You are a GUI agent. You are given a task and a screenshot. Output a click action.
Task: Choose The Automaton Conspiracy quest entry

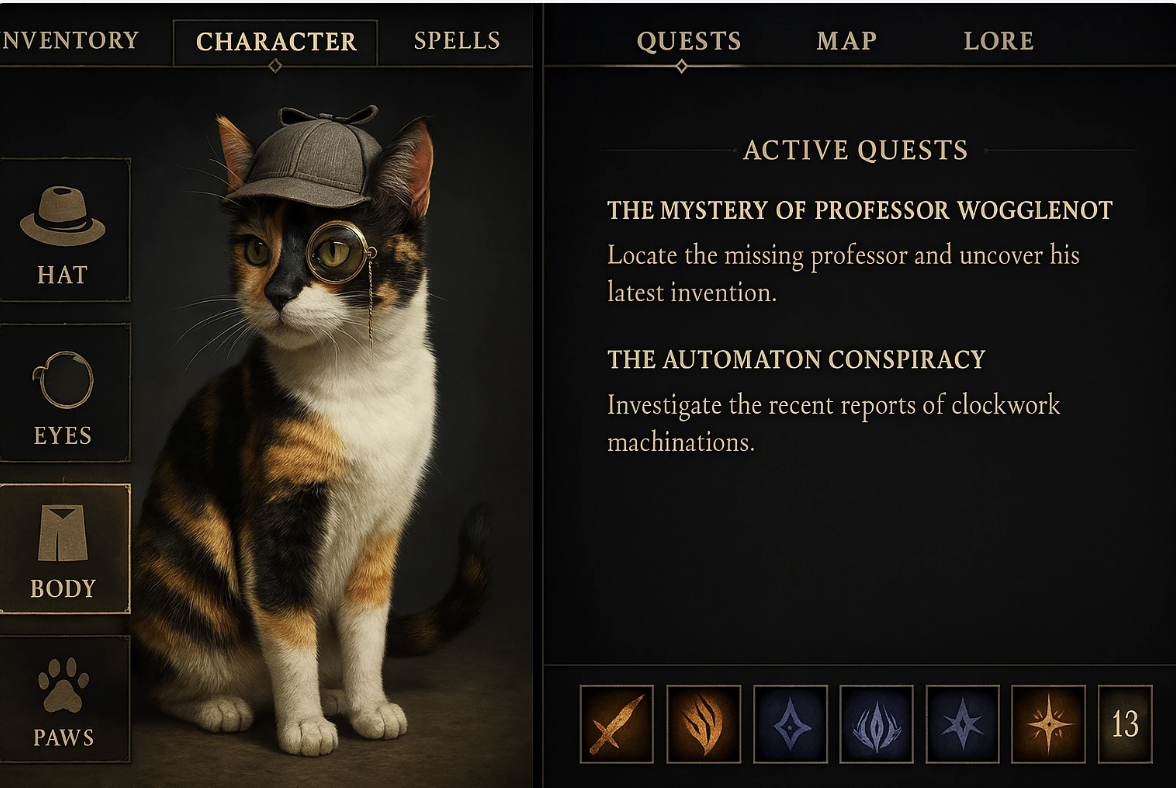coord(796,360)
